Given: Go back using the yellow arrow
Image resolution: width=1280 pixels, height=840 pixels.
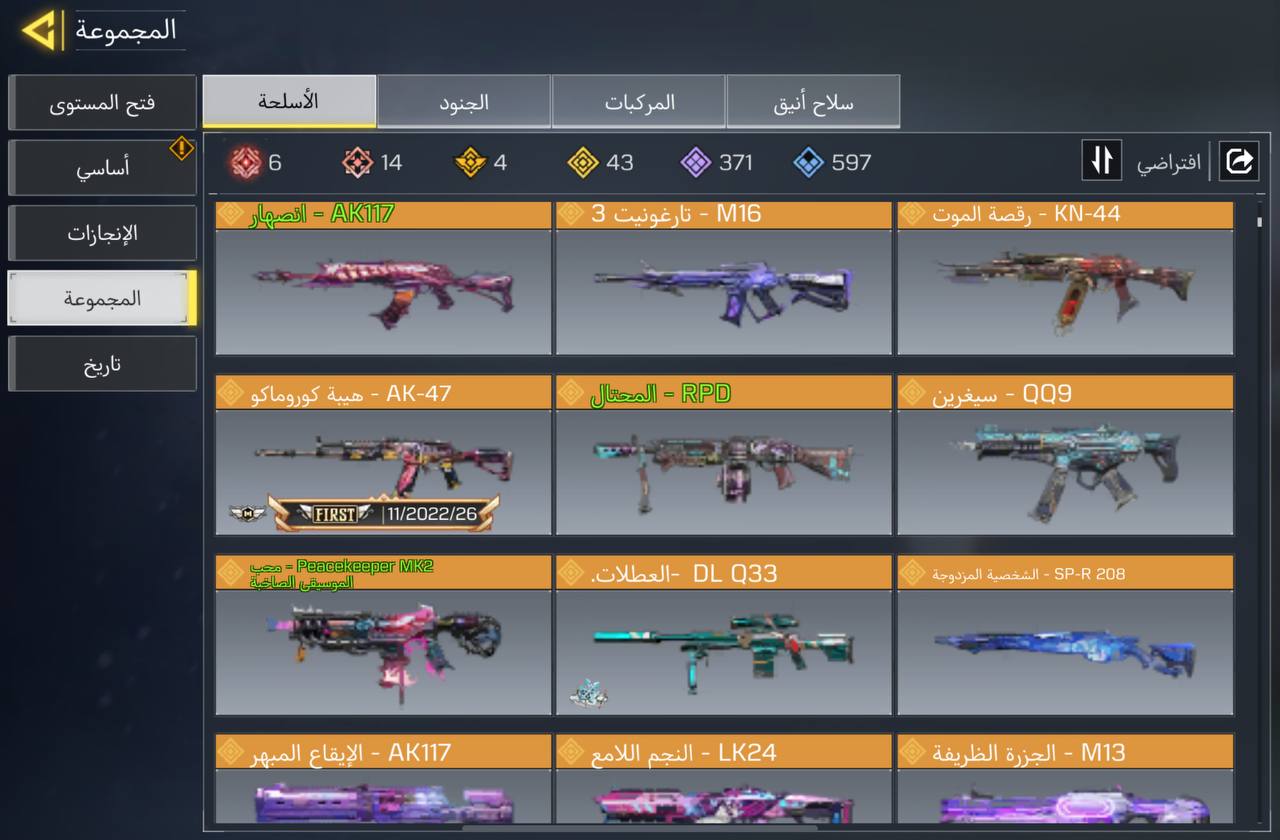Looking at the screenshot, I should point(40,30).
